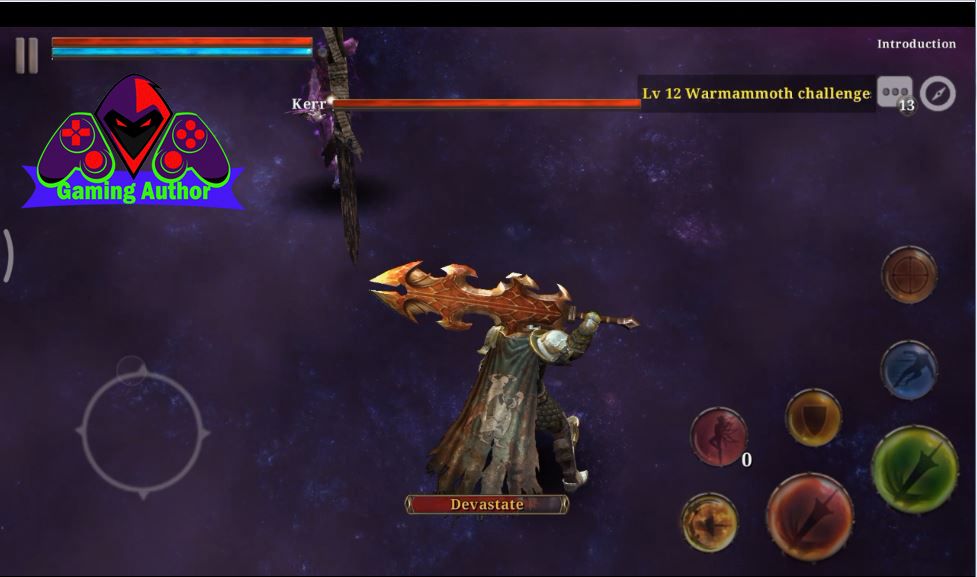Screen dimensions: 977x577
Task: Tap the virtual joystick ring
Action: [143, 432]
